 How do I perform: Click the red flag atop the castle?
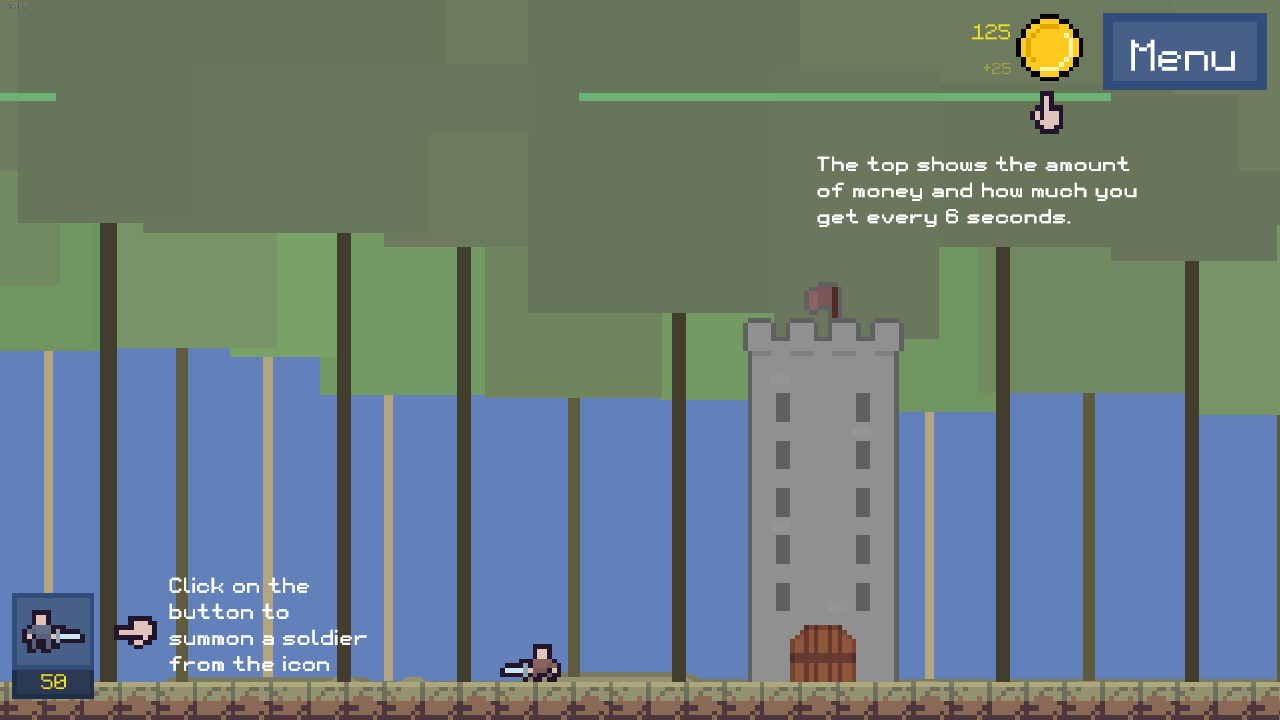pos(822,295)
